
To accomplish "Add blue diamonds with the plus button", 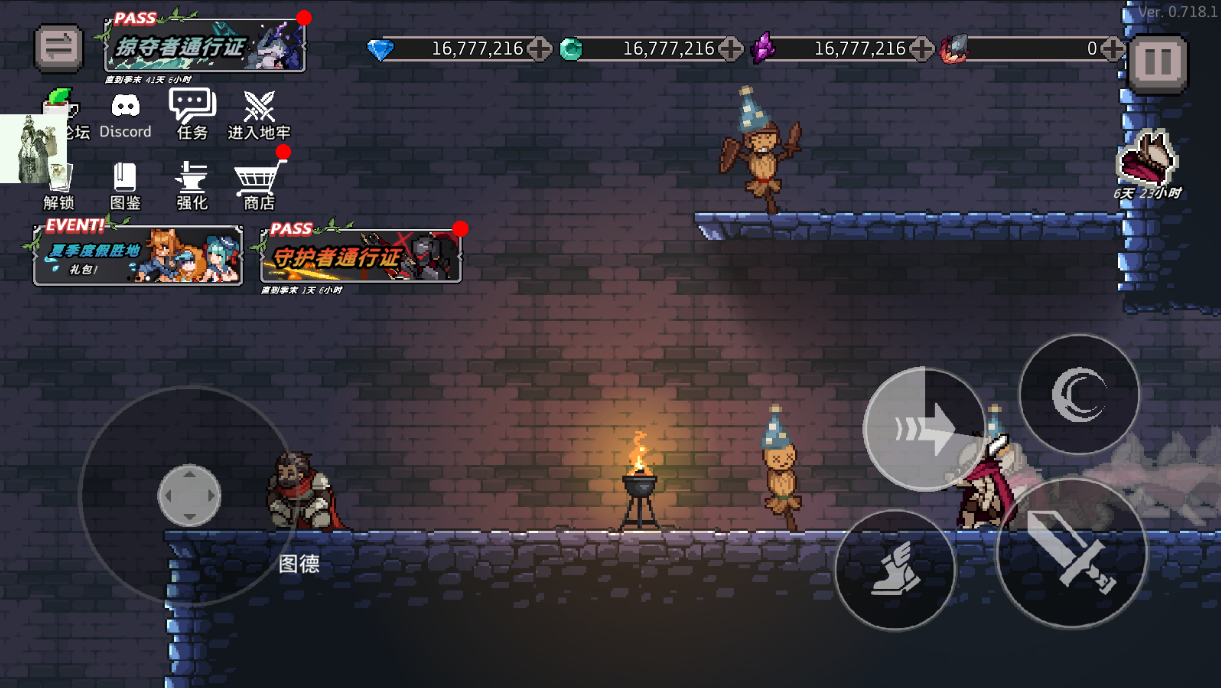I will [x=539, y=48].
